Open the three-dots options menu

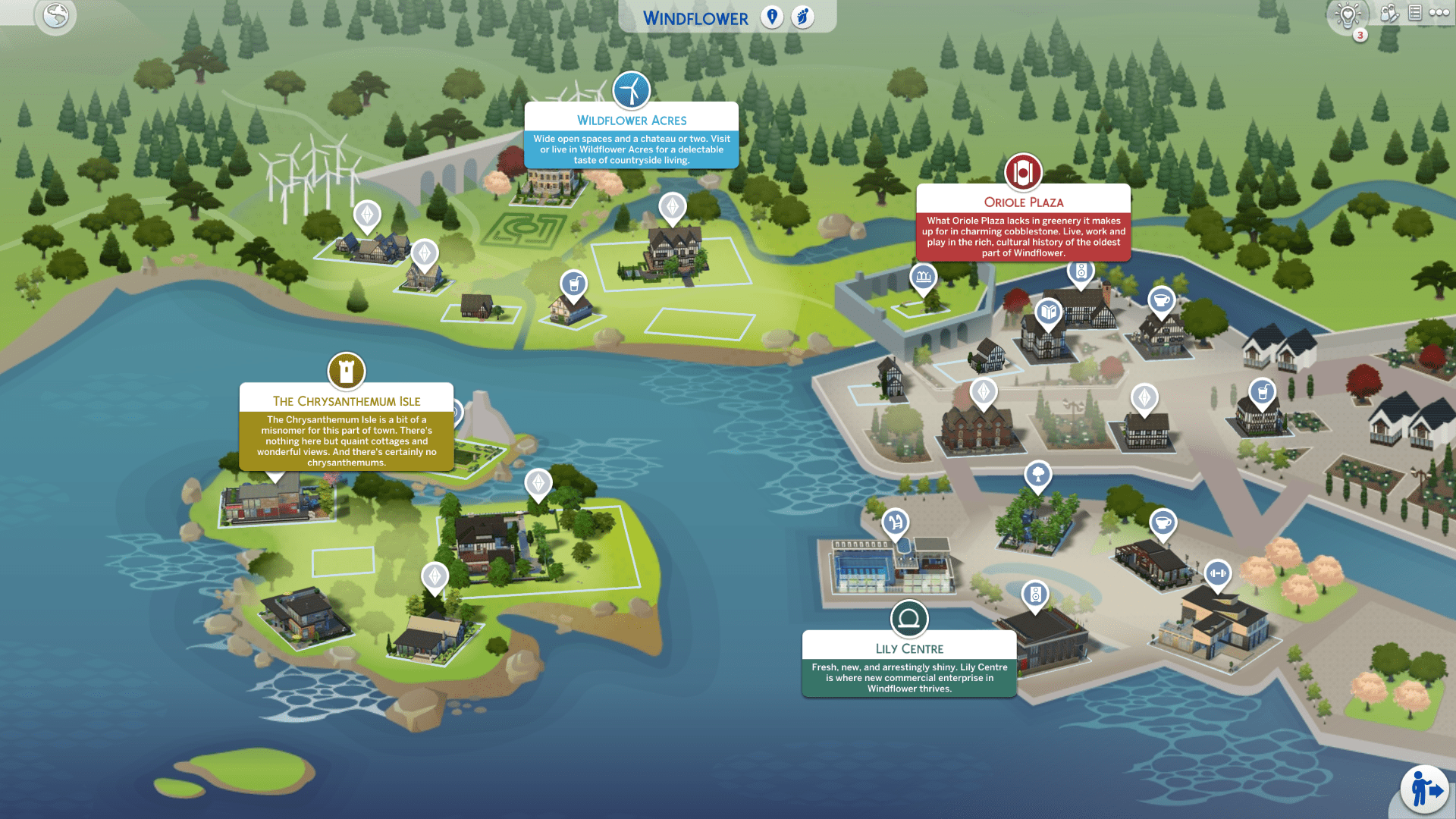pyautogui.click(x=1439, y=12)
